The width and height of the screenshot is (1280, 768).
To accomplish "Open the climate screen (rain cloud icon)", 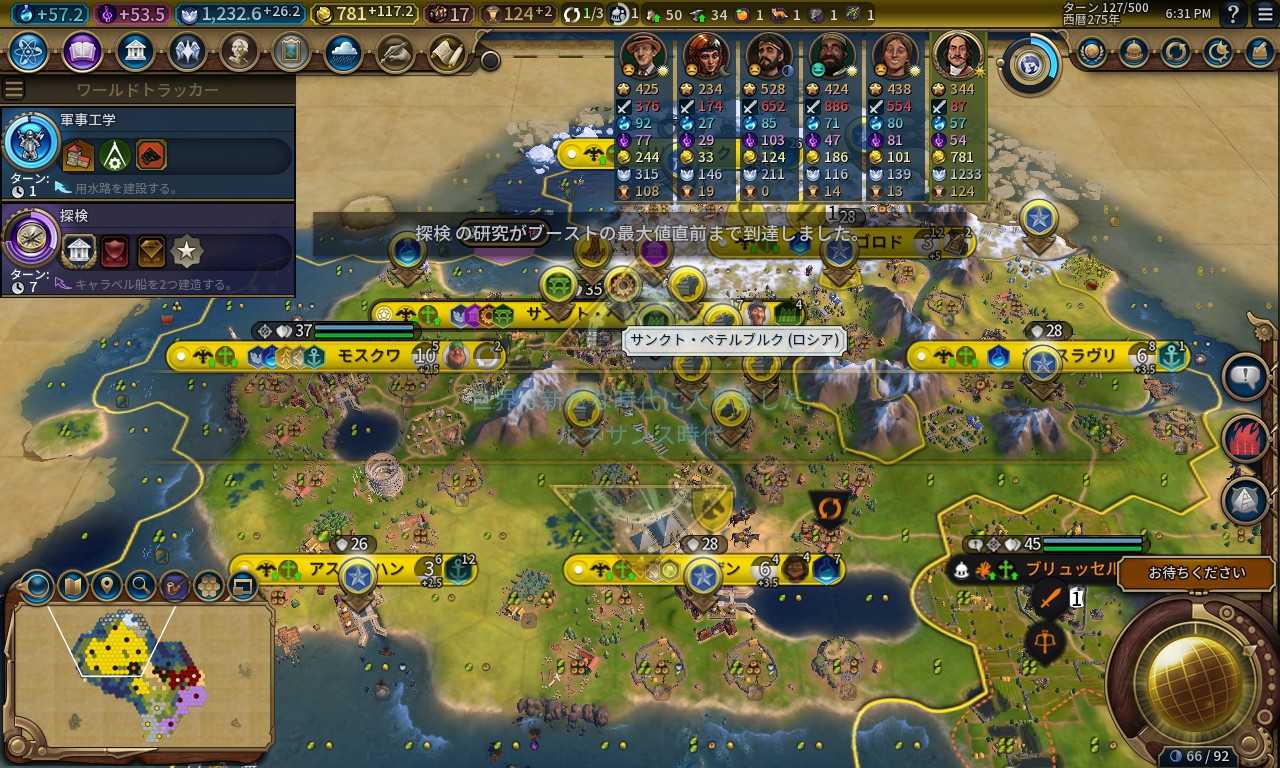I will [343, 51].
